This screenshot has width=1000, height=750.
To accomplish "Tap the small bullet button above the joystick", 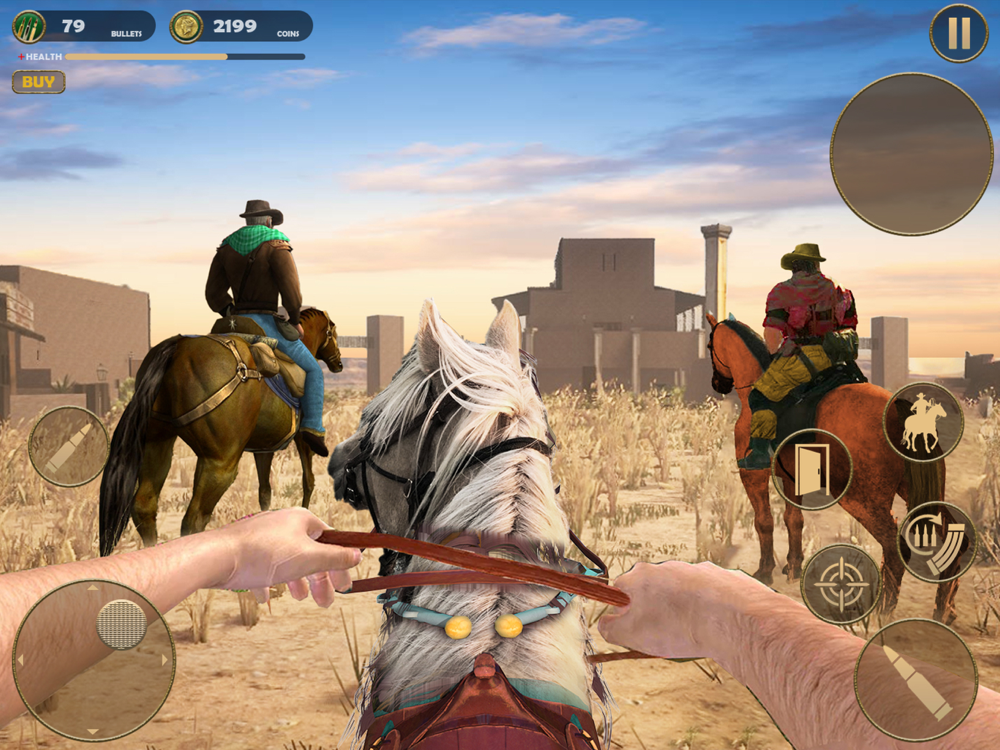I will (68, 446).
